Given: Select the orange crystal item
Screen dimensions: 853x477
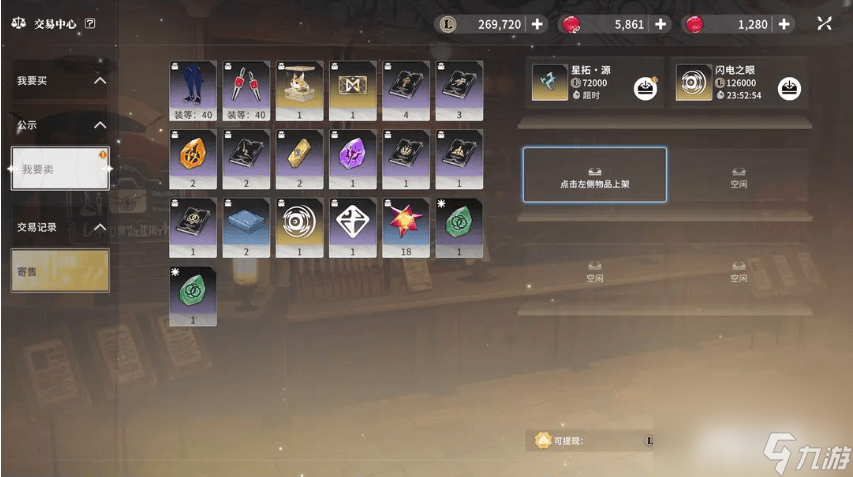Looking at the screenshot, I should coord(193,158).
